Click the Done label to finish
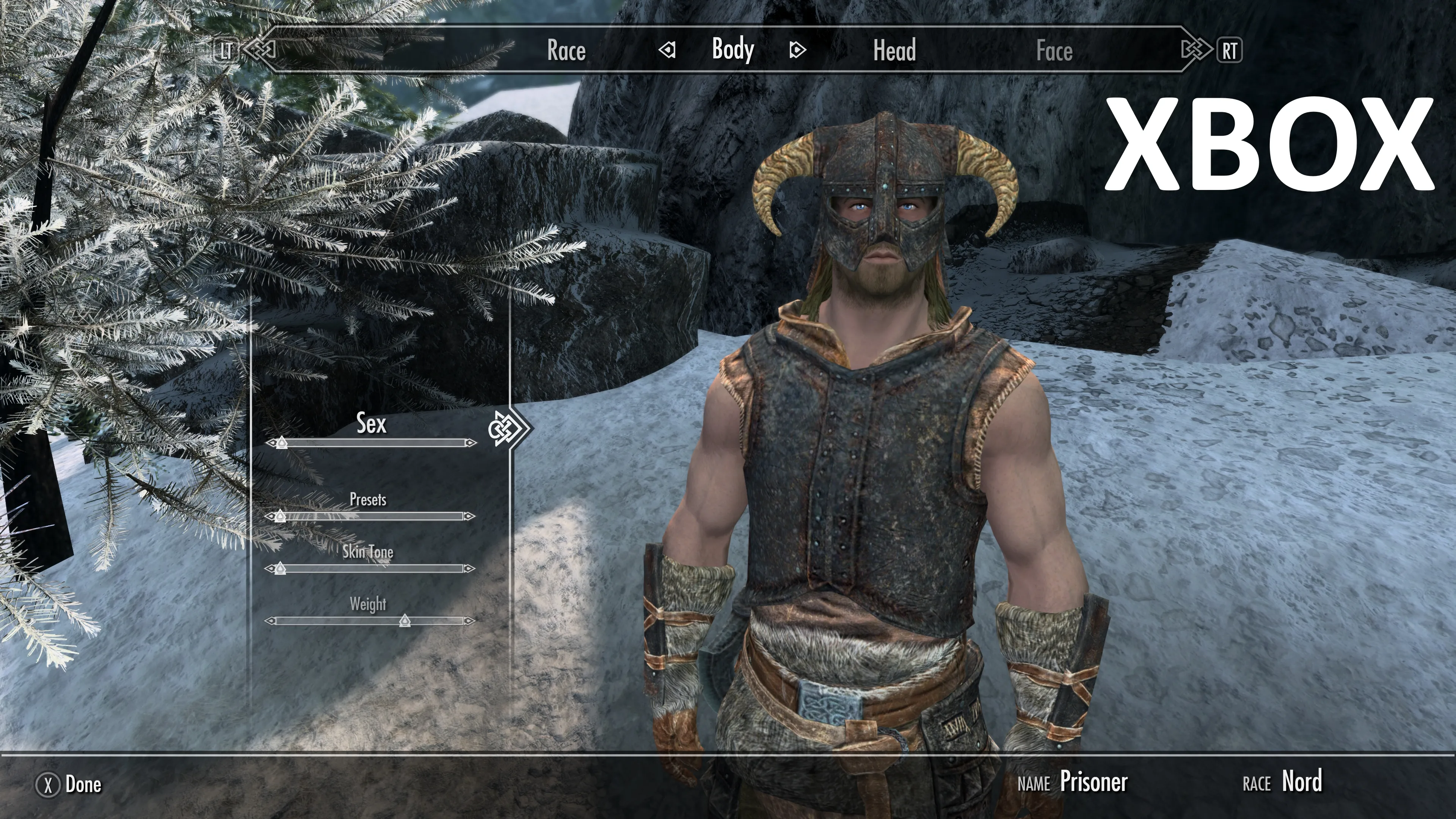Screen dimensions: 1456x819 [83, 784]
